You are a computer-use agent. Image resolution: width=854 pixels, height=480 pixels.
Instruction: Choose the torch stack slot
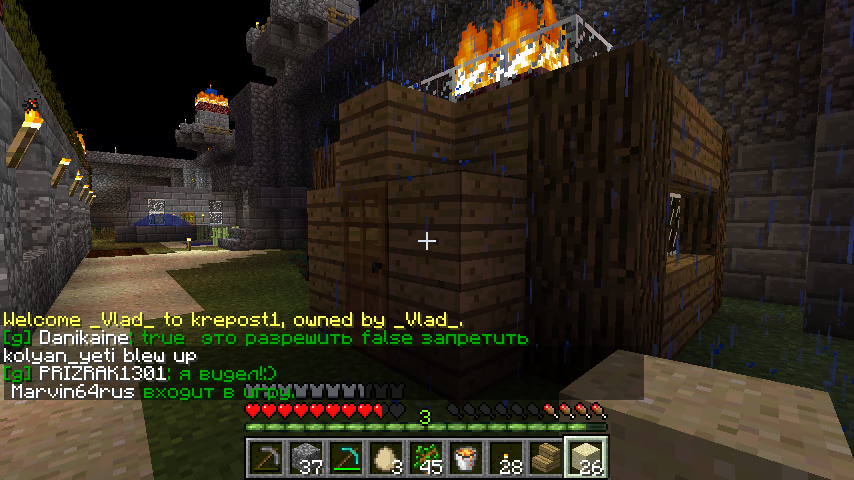(506, 457)
